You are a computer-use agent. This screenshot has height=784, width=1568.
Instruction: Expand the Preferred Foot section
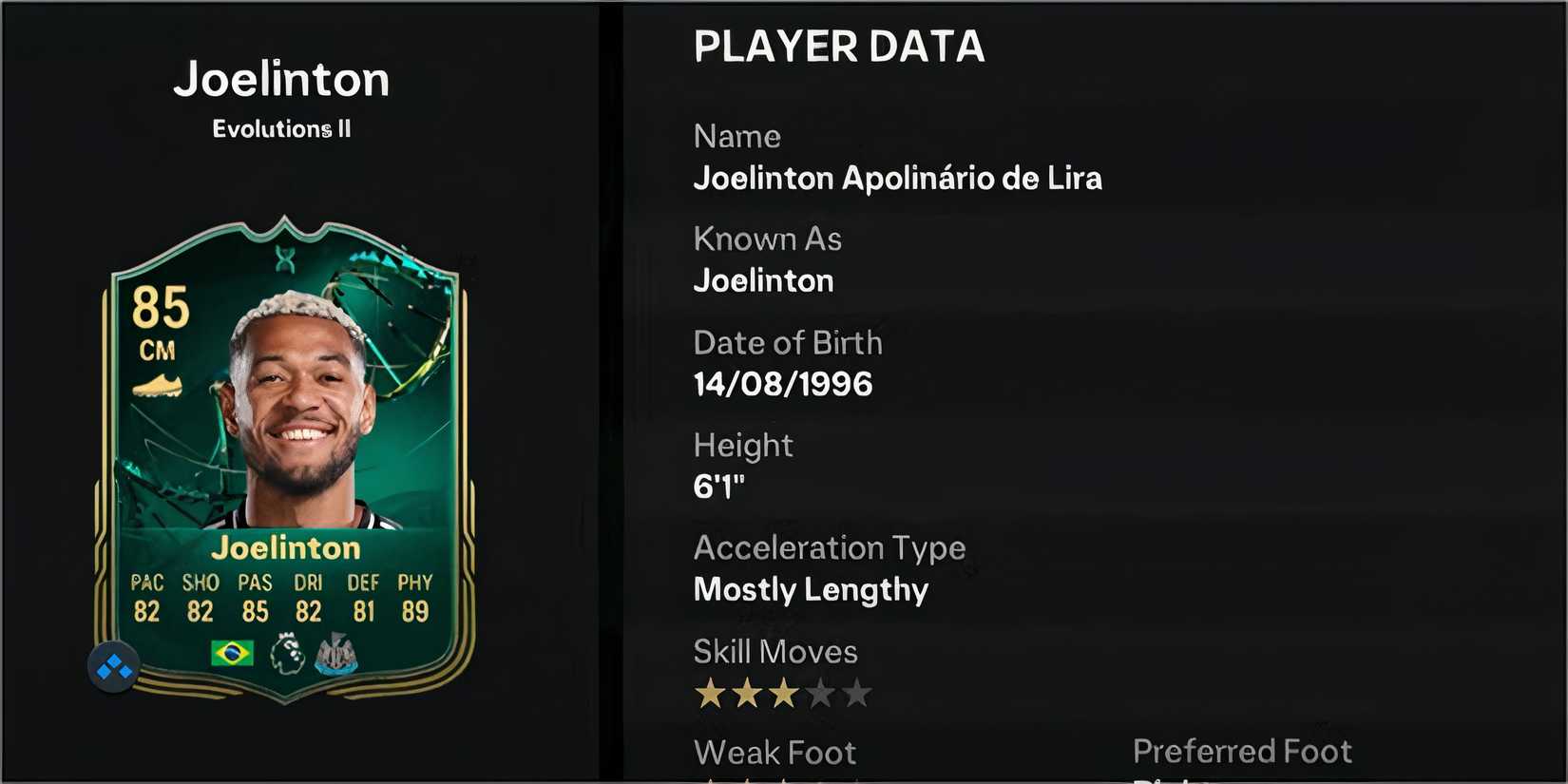[1242, 751]
